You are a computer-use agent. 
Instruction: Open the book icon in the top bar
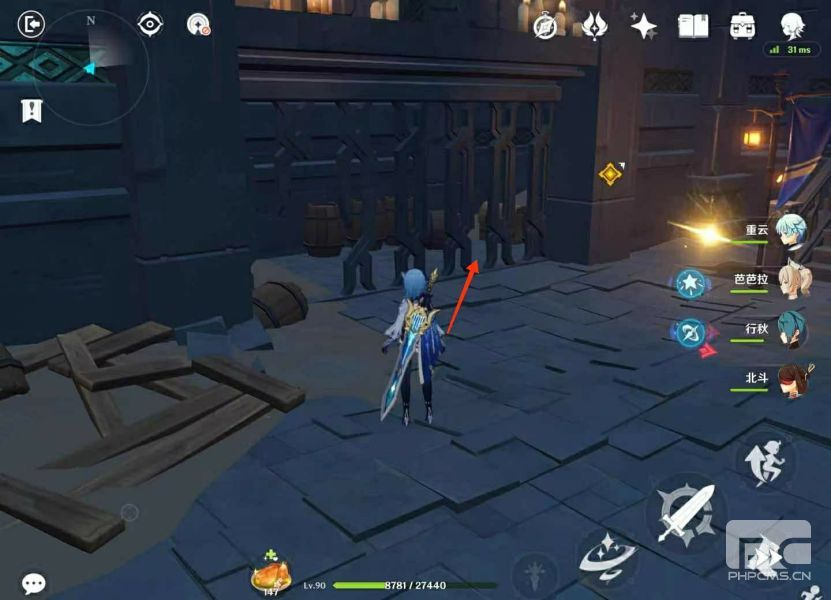(x=693, y=26)
